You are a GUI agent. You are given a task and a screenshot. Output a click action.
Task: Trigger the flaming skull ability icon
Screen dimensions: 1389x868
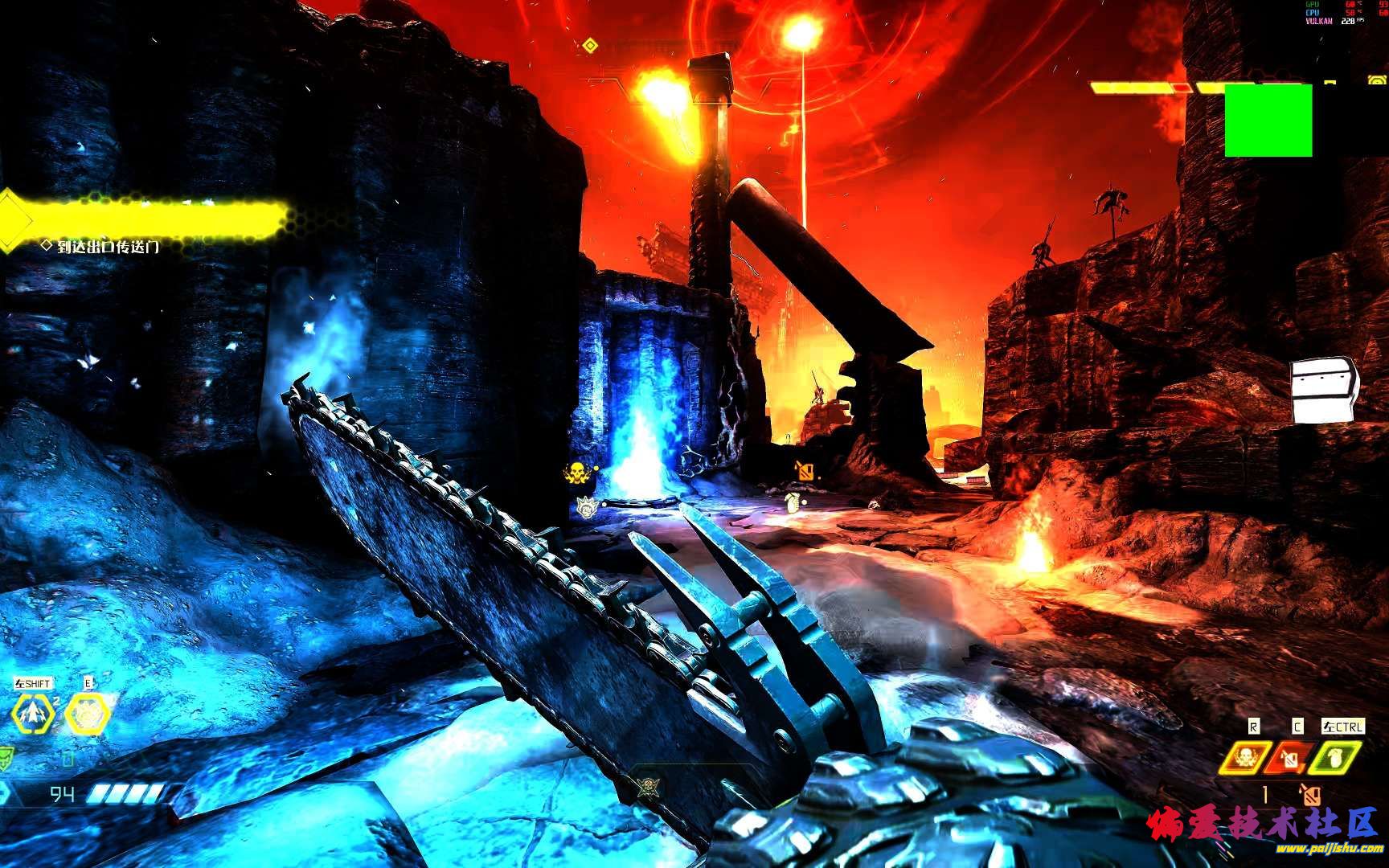(x=1244, y=758)
